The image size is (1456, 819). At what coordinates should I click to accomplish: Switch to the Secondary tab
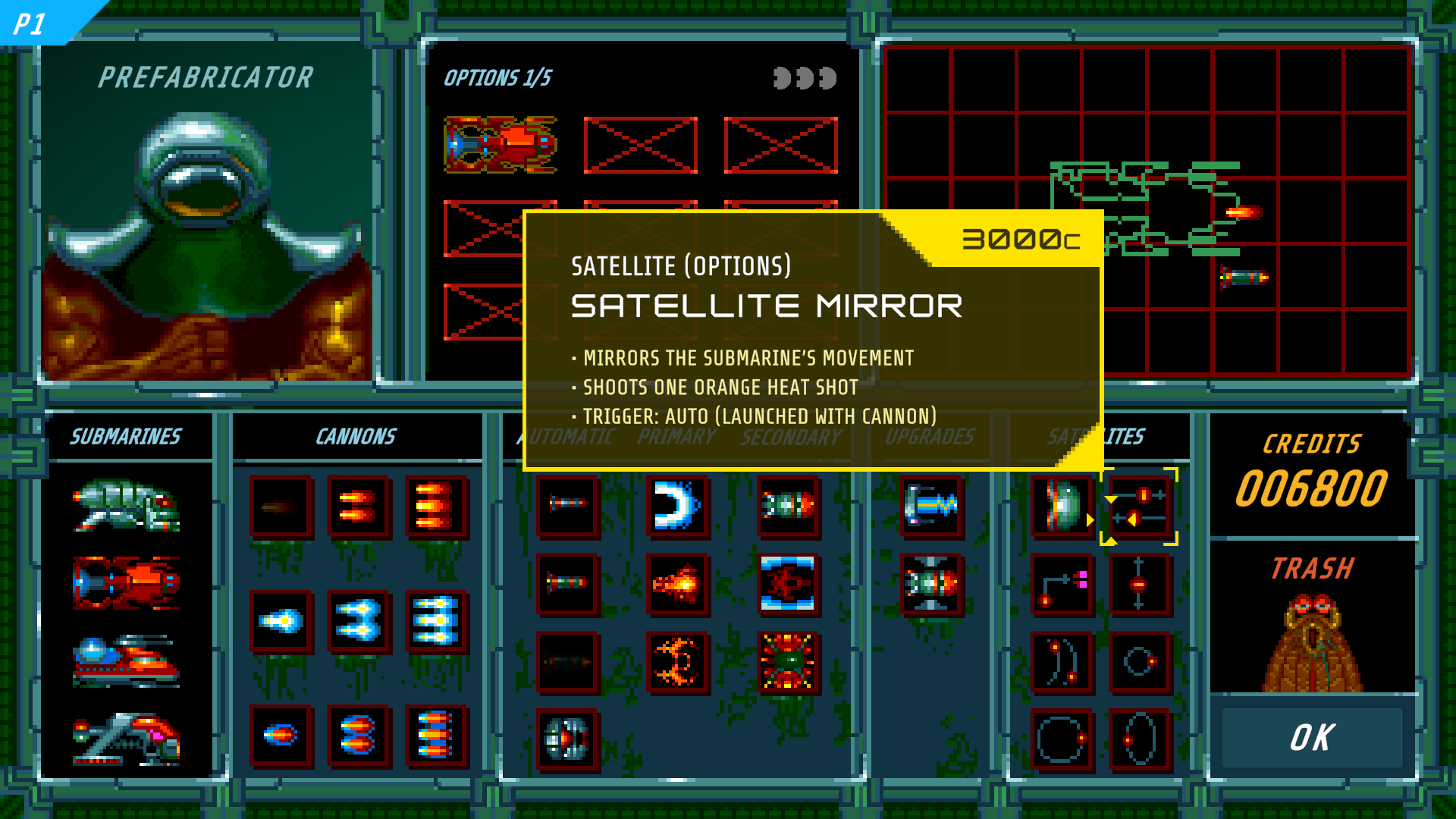pos(791,436)
